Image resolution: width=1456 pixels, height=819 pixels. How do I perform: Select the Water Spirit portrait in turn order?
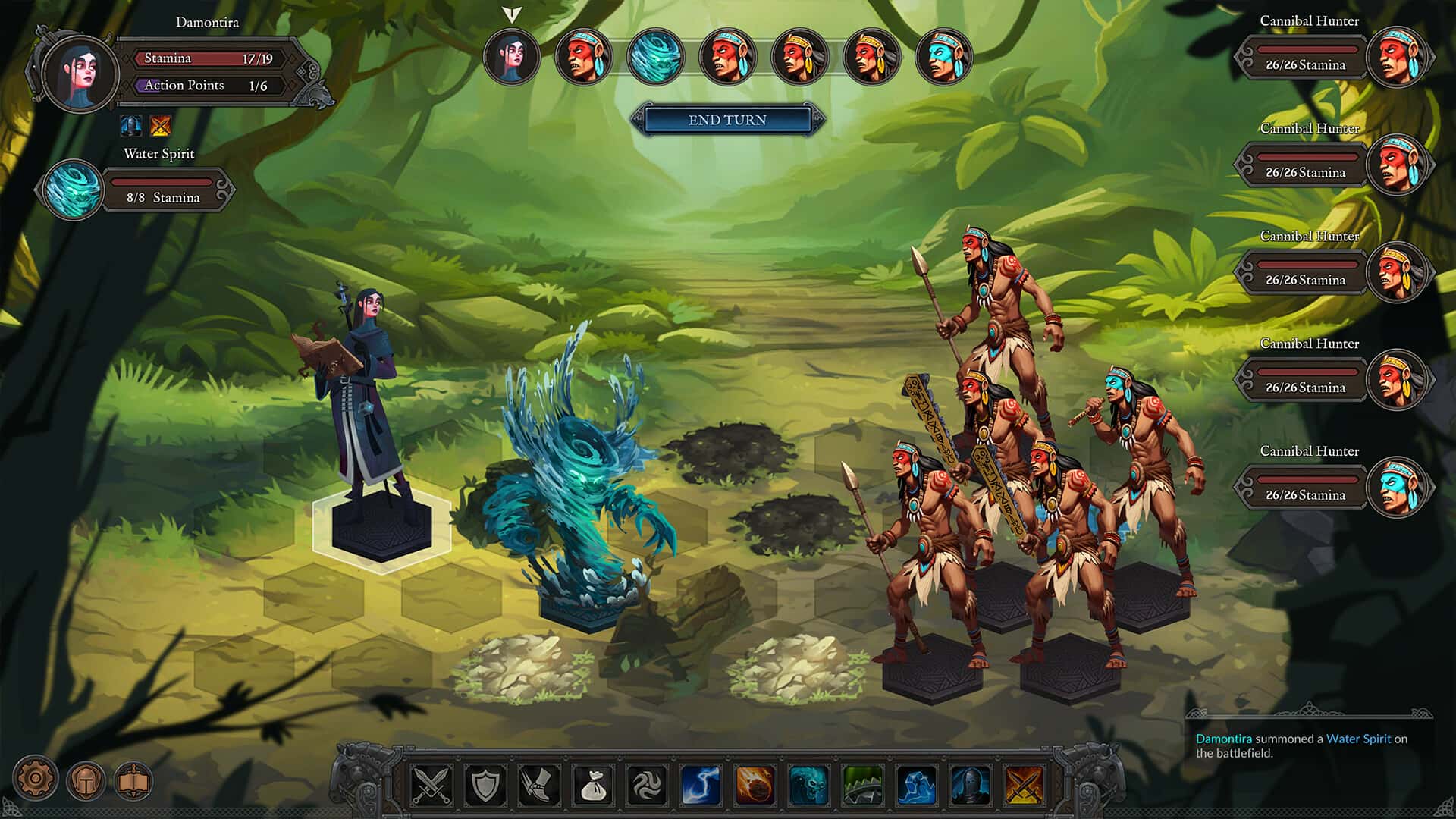[x=657, y=57]
